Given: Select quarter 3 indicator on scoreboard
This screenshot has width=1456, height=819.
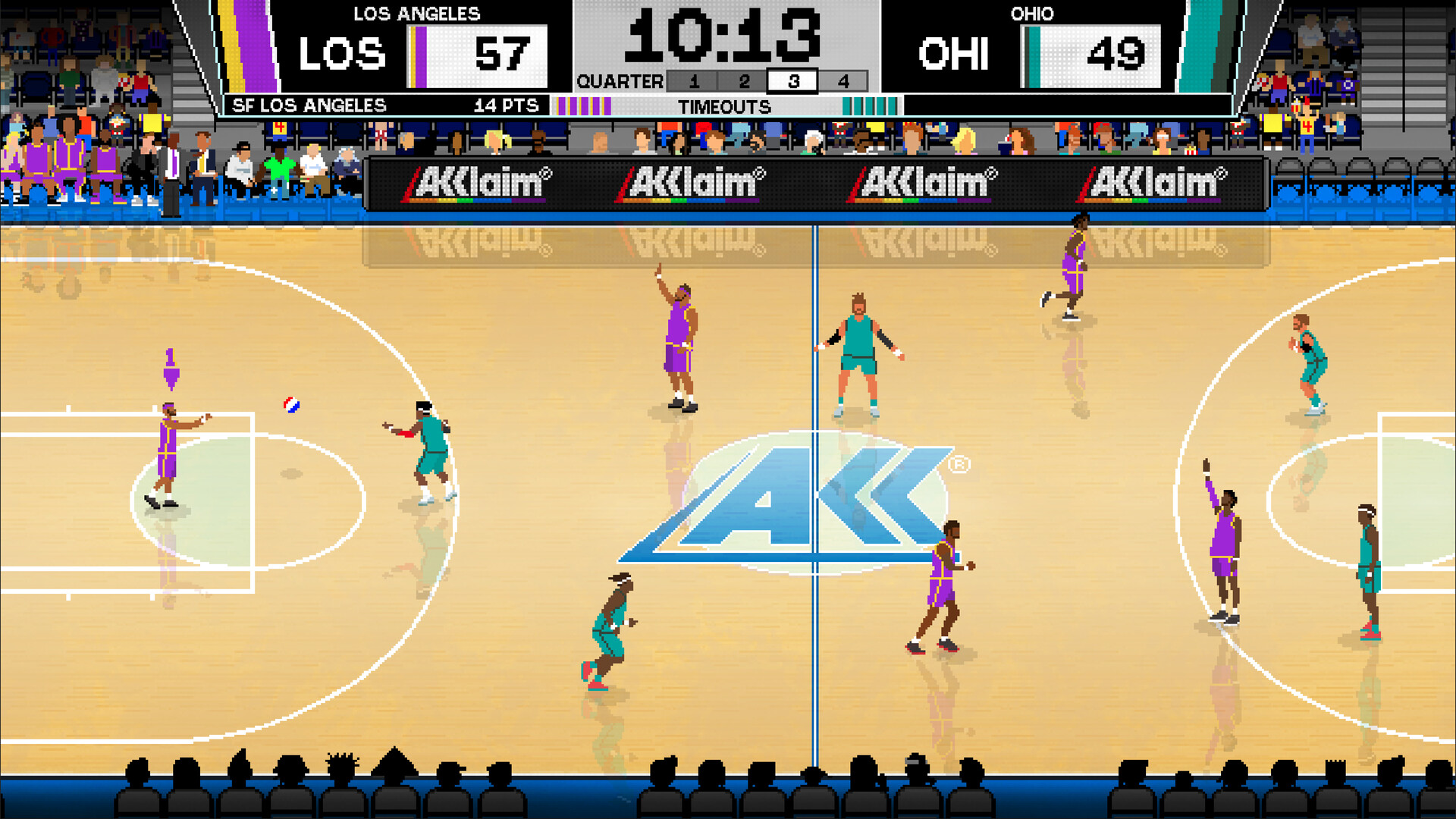Looking at the screenshot, I should tap(791, 81).
